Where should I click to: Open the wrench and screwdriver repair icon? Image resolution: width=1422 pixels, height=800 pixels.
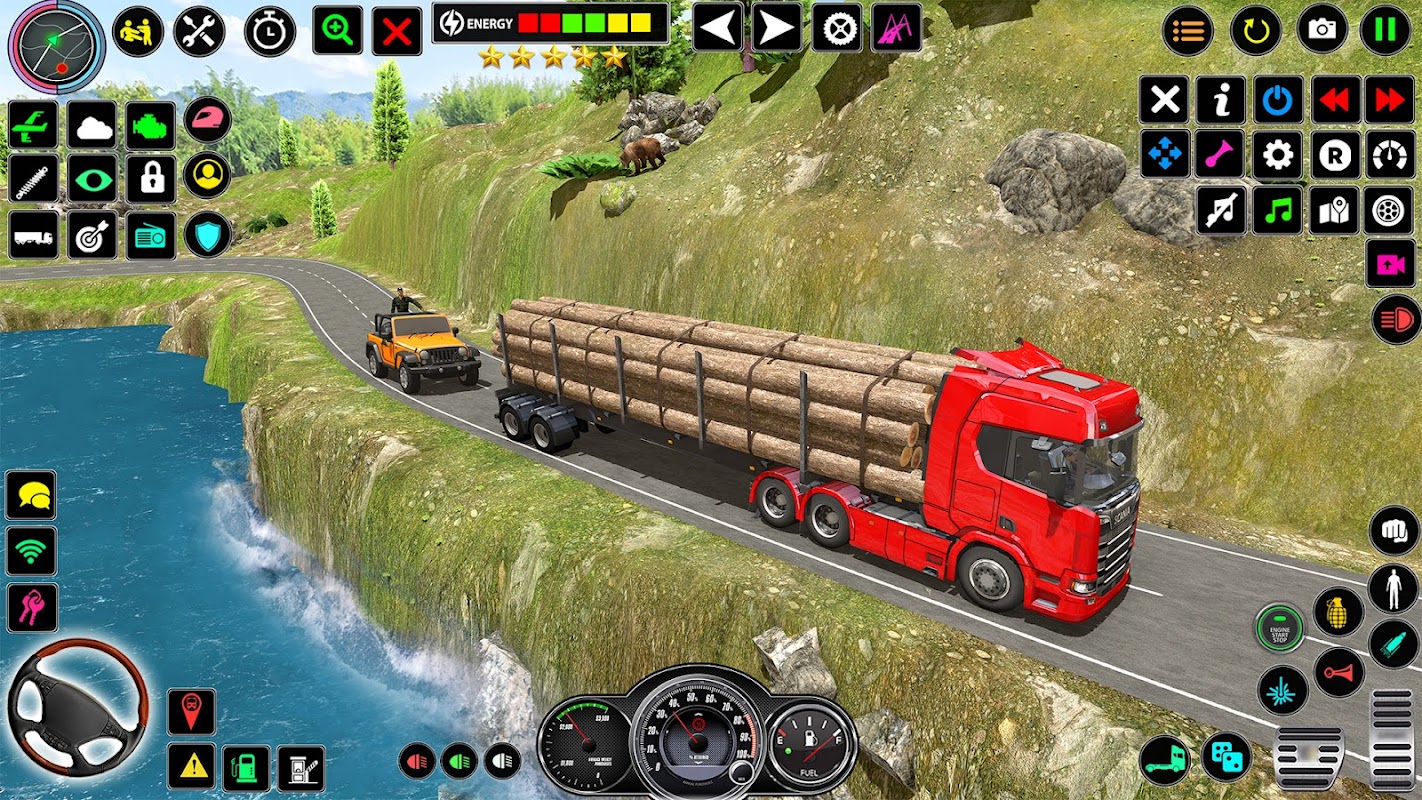(x=199, y=30)
